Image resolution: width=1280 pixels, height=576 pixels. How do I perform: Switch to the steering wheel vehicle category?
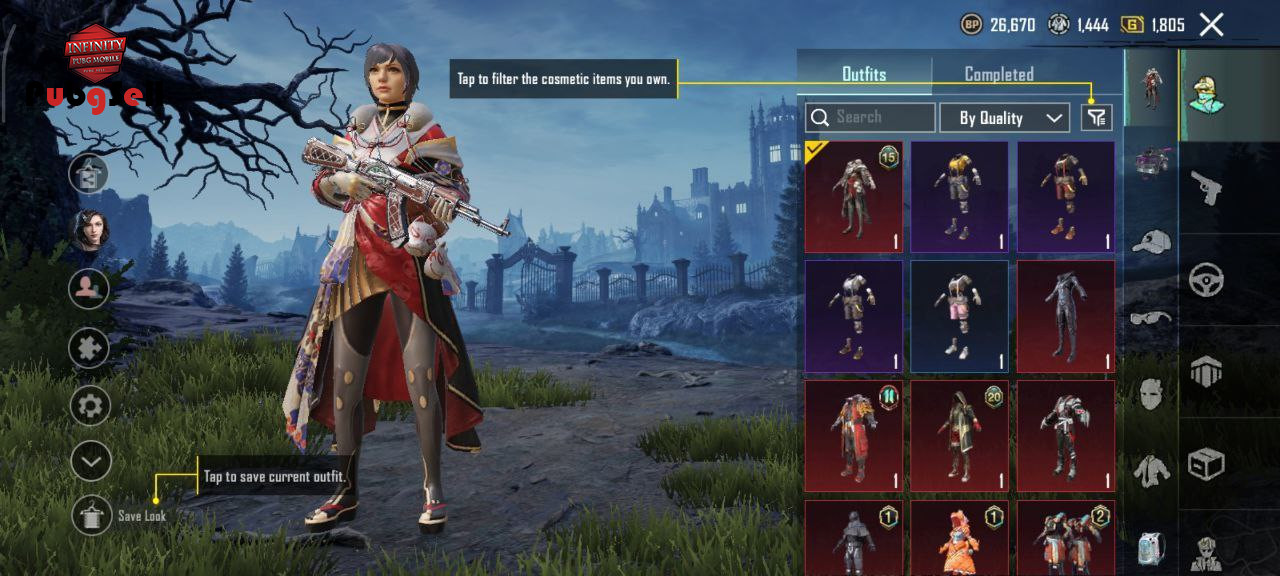click(x=1207, y=280)
